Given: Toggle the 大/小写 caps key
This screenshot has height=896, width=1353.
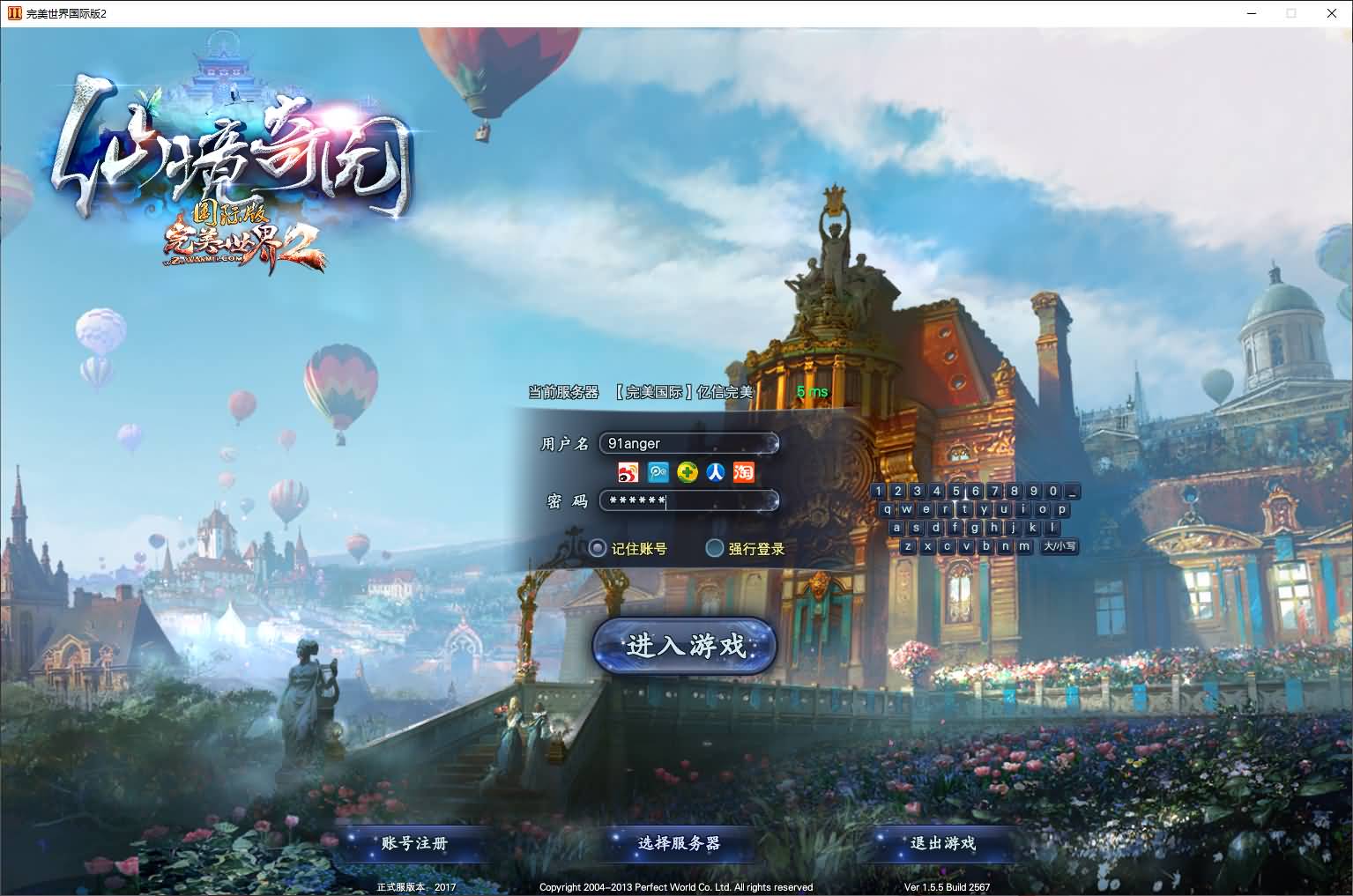Looking at the screenshot, I should tap(1059, 546).
